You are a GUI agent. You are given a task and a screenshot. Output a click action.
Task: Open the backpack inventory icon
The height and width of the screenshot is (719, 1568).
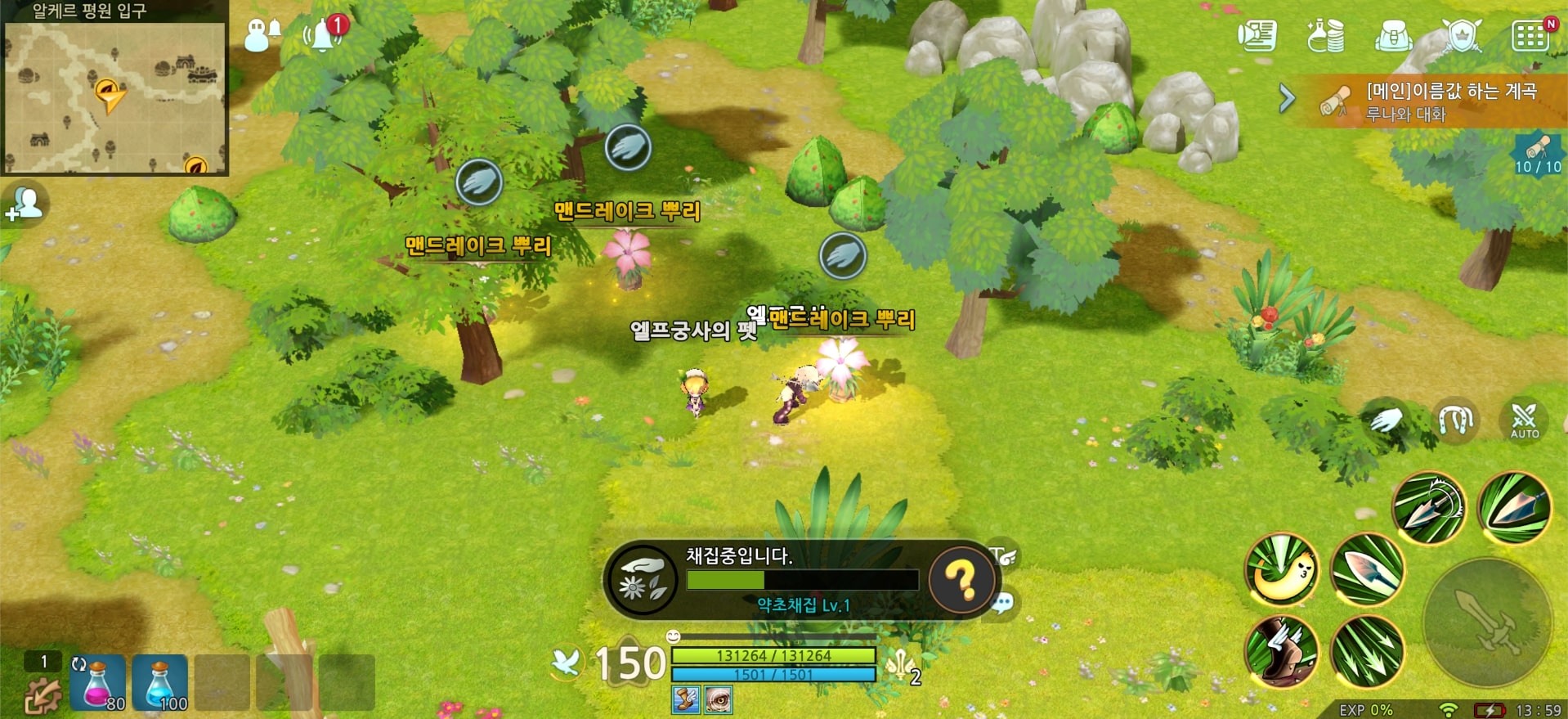(x=1395, y=34)
